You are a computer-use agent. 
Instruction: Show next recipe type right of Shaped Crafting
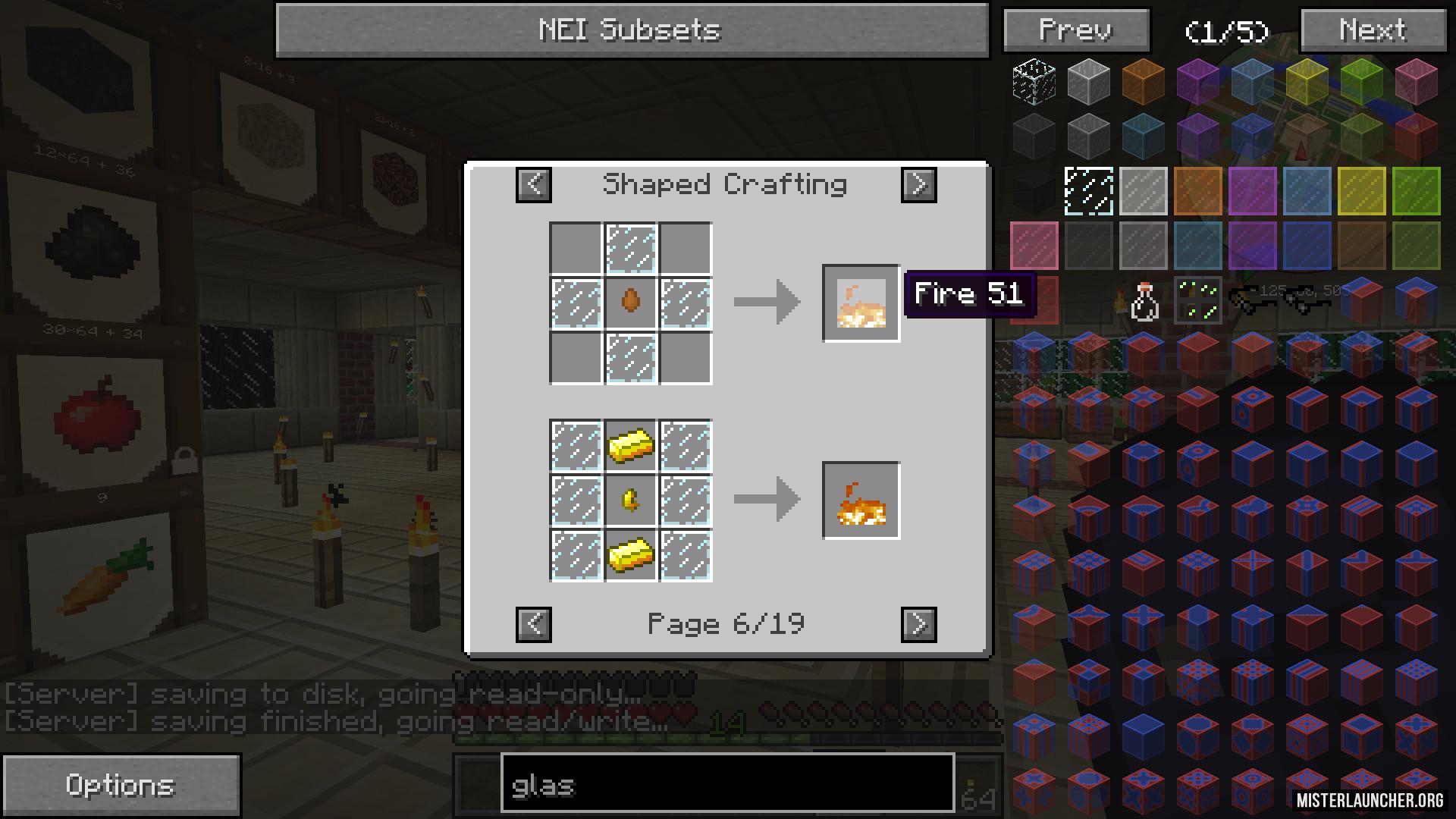click(x=918, y=184)
